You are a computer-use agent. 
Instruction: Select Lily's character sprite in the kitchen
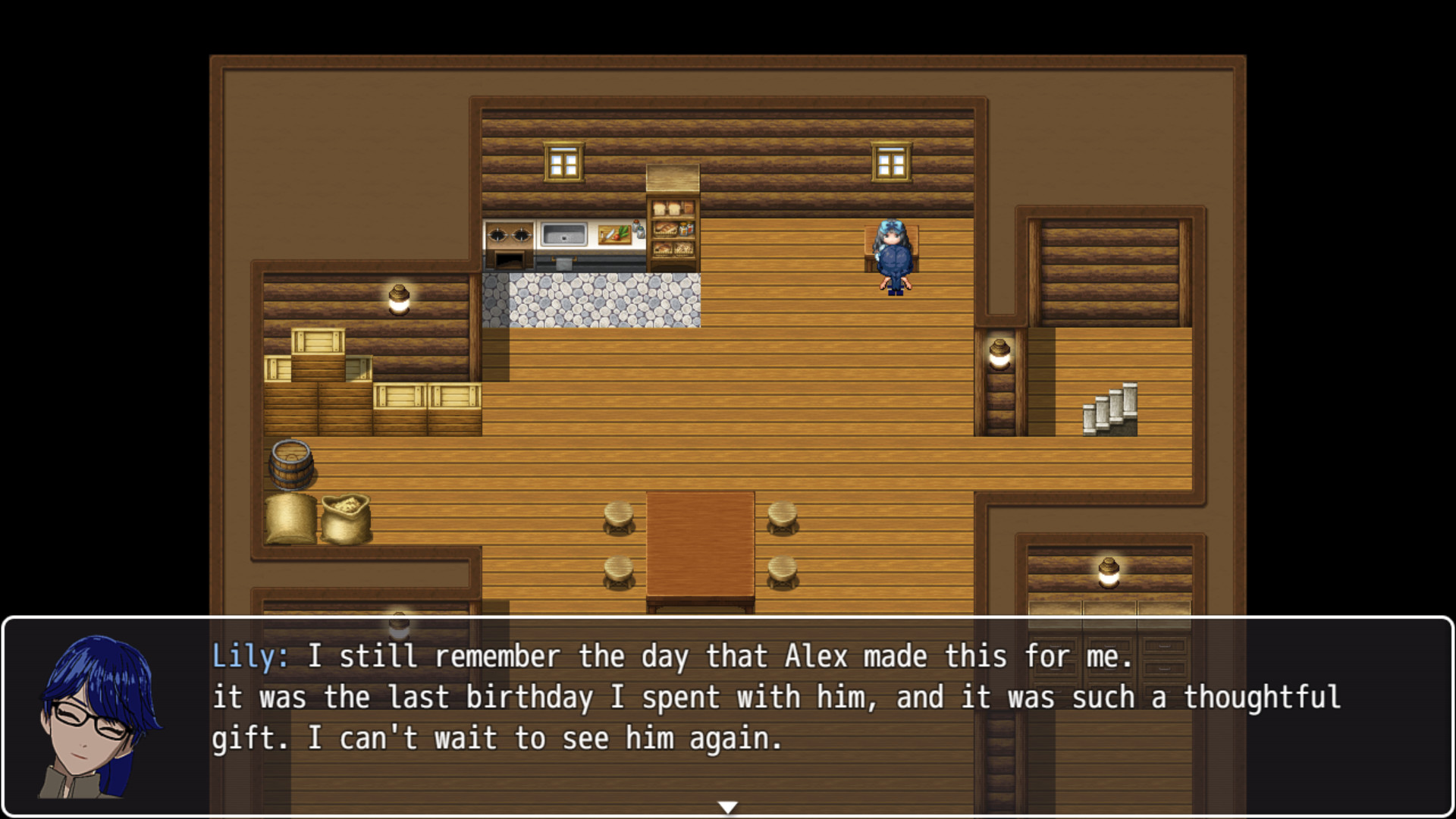point(893,258)
